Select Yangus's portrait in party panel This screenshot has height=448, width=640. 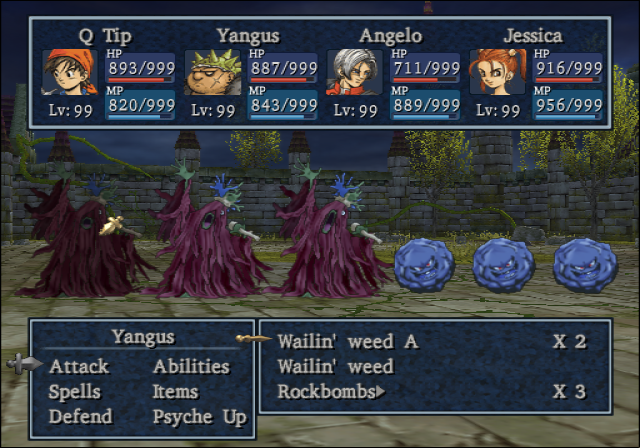click(x=211, y=72)
